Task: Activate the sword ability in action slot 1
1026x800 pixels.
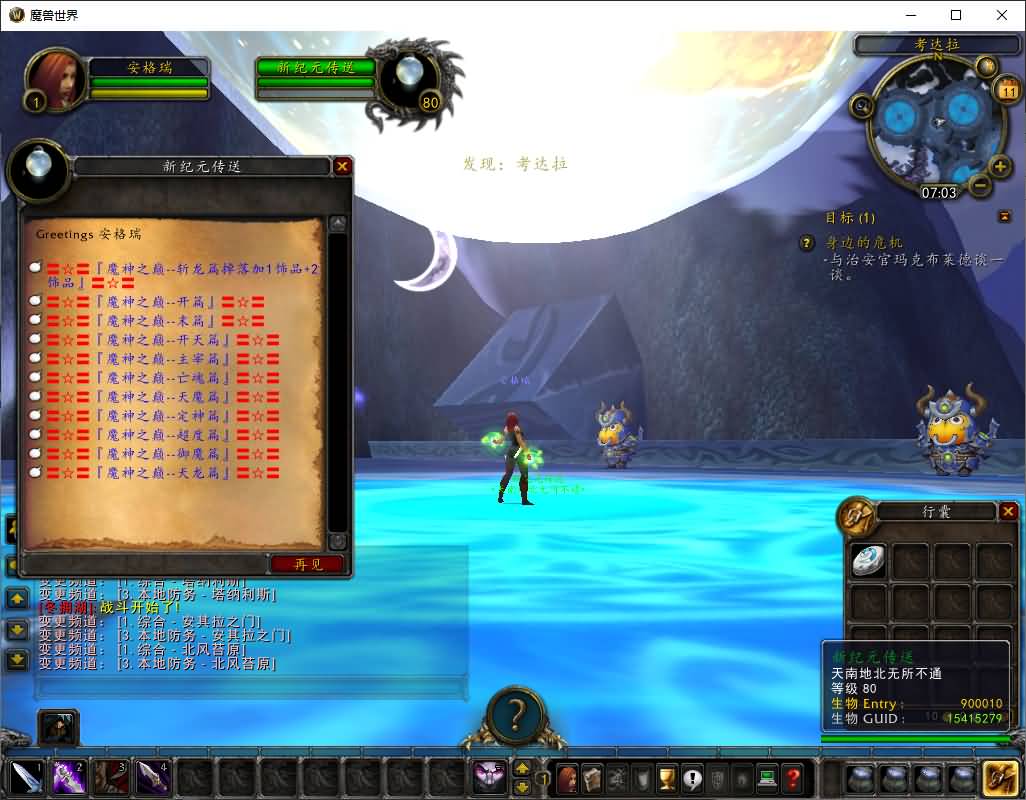Action: point(26,777)
